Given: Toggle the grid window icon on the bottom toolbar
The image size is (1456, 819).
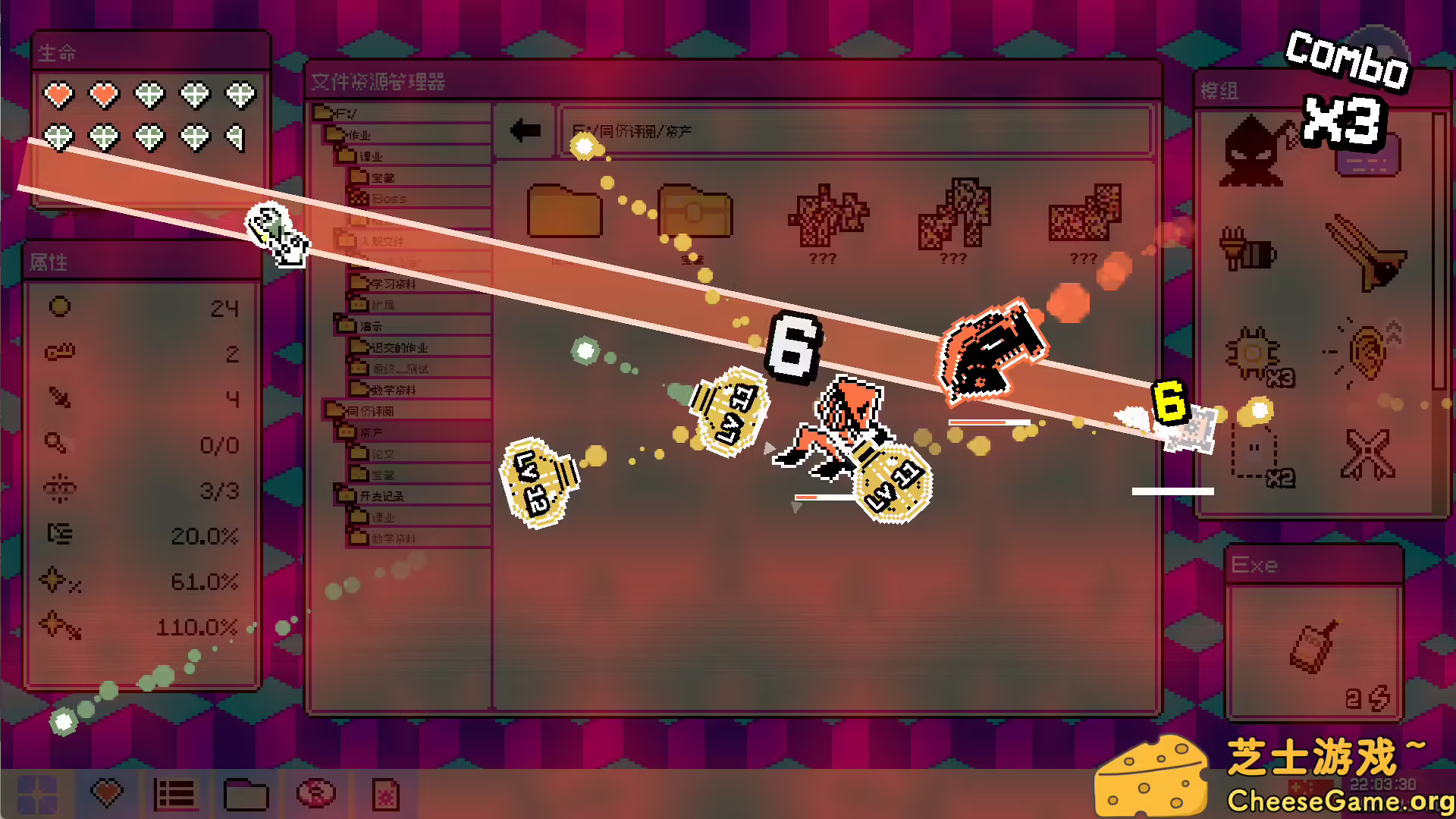Looking at the screenshot, I should click(38, 795).
